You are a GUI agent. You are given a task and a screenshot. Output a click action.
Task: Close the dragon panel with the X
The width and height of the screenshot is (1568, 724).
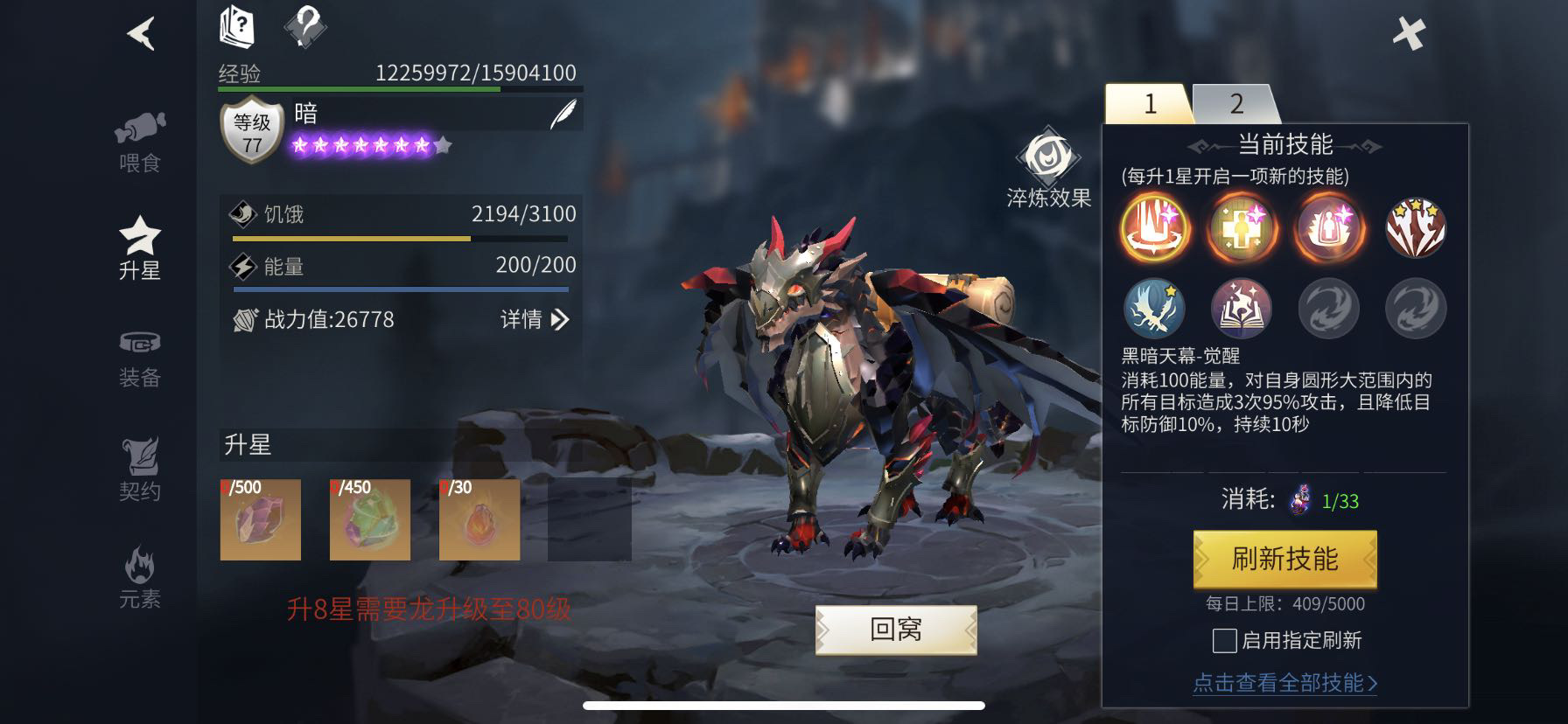pyautogui.click(x=1409, y=34)
